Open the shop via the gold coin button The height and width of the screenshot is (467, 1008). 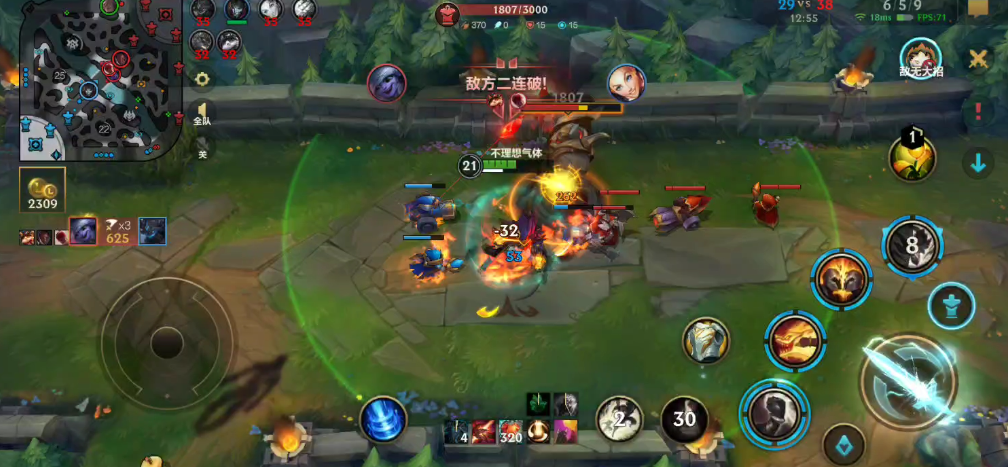42,190
